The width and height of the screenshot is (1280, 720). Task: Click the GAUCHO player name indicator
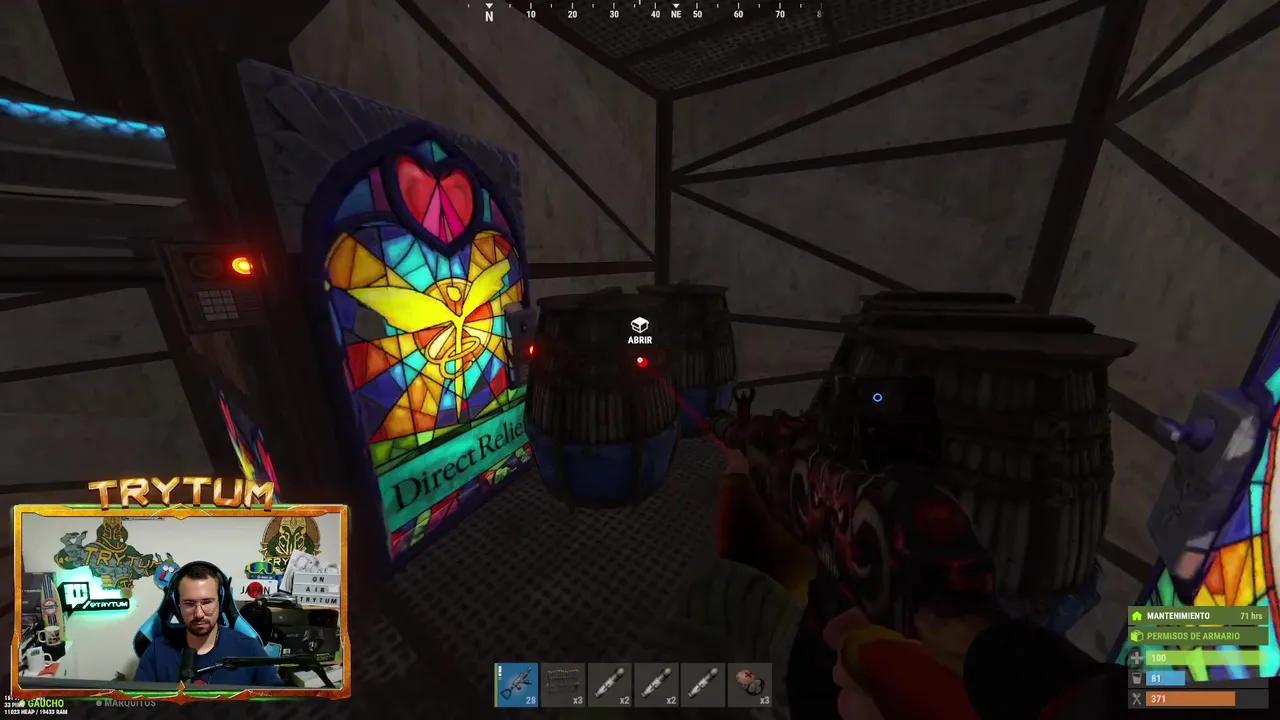tap(44, 703)
